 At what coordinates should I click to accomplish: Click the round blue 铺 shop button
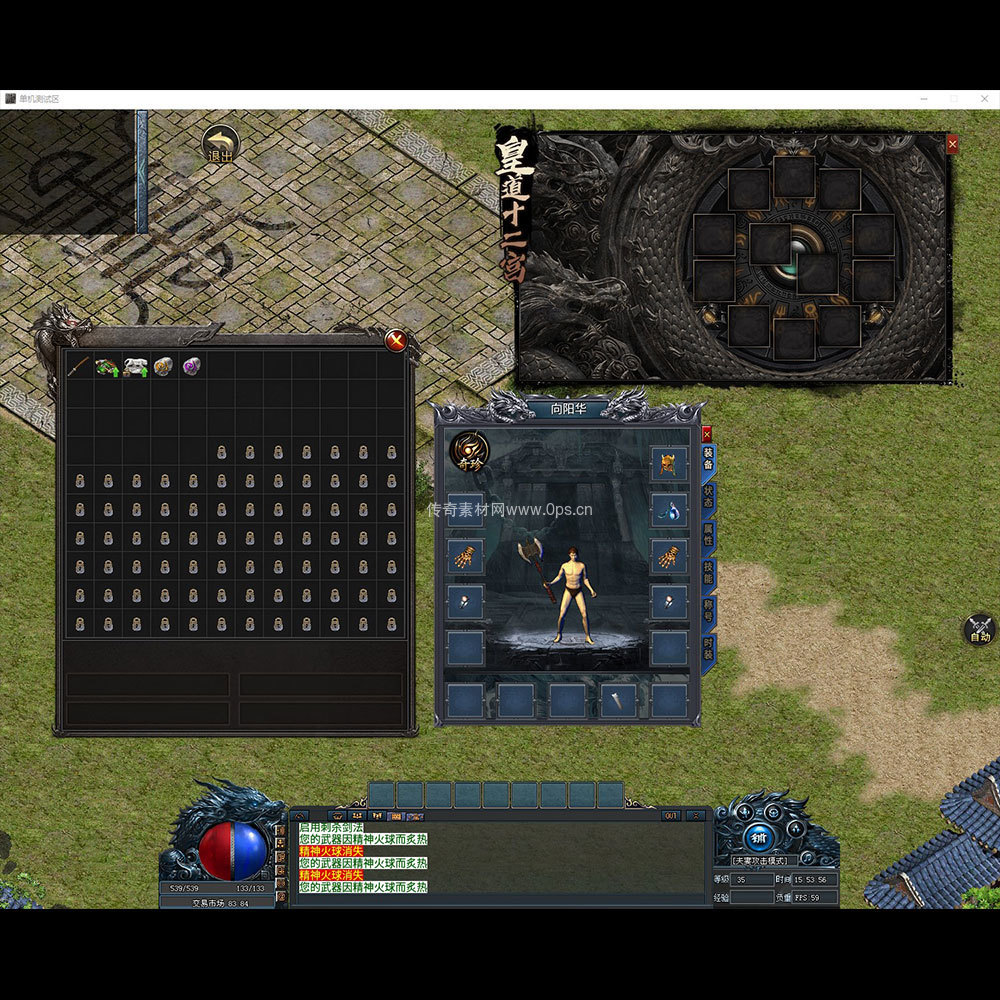757,836
